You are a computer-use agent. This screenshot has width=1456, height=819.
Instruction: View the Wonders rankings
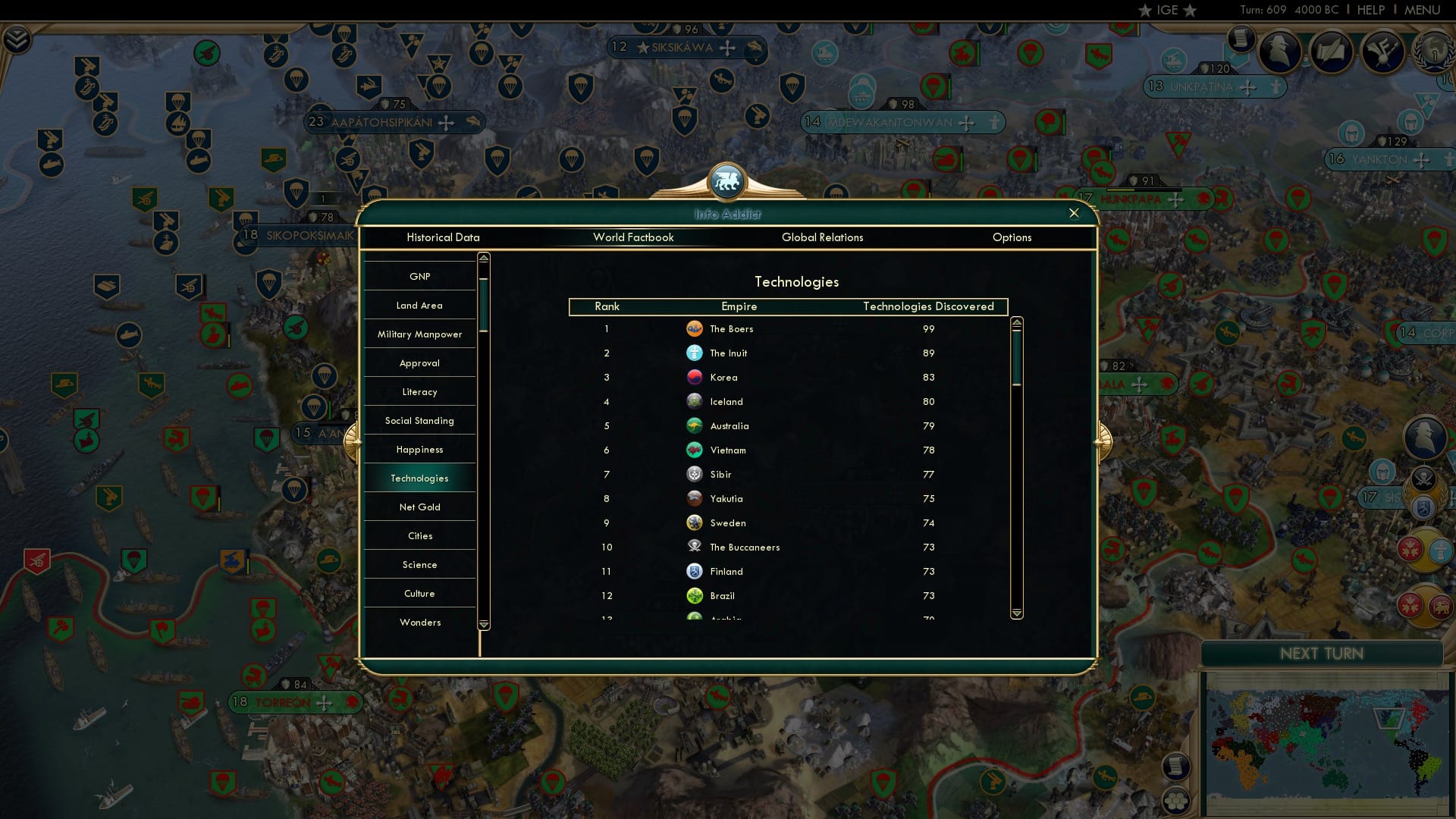419,622
